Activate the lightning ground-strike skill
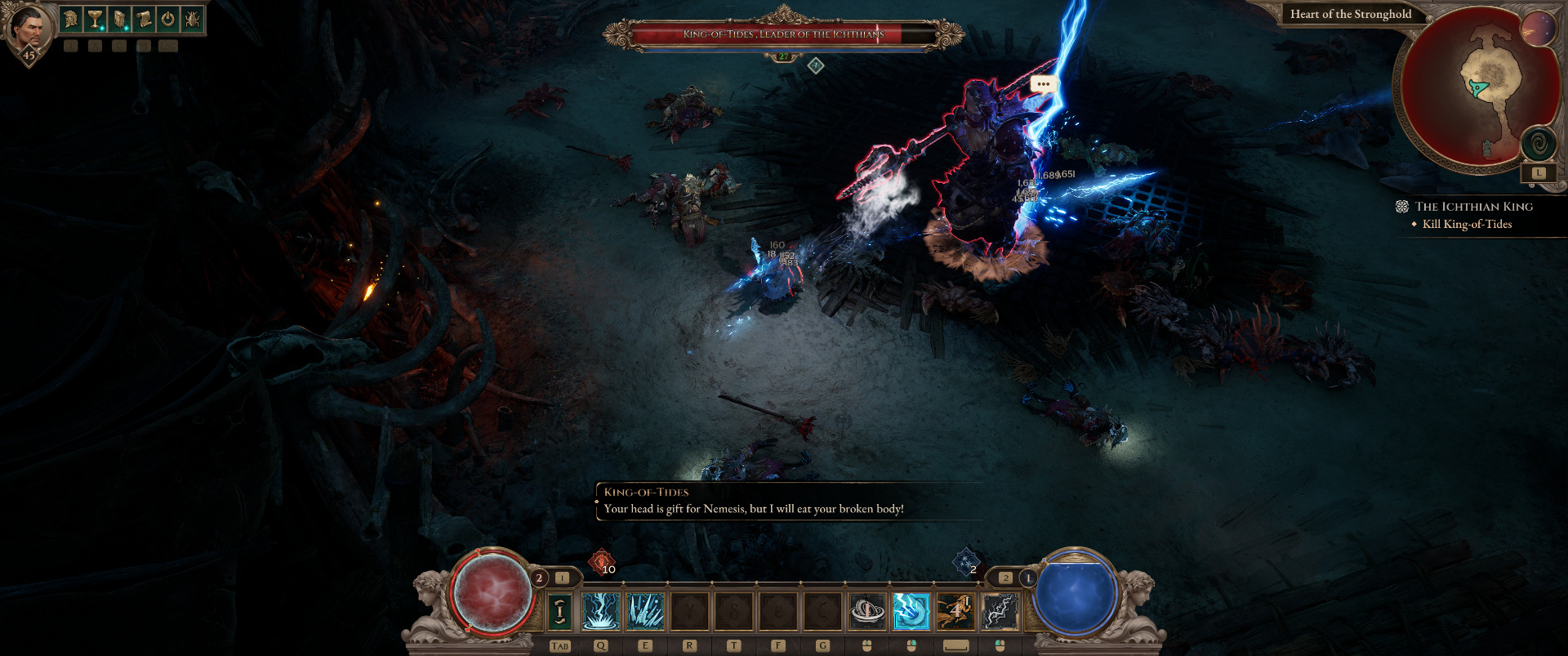This screenshot has height=656, width=1568. tap(601, 611)
